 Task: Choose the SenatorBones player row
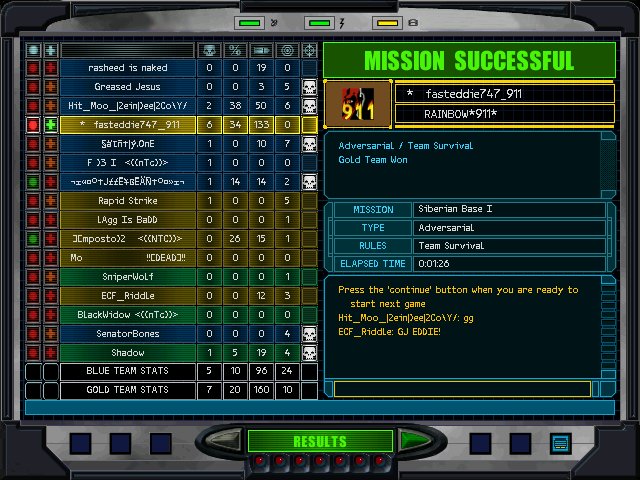(128, 334)
